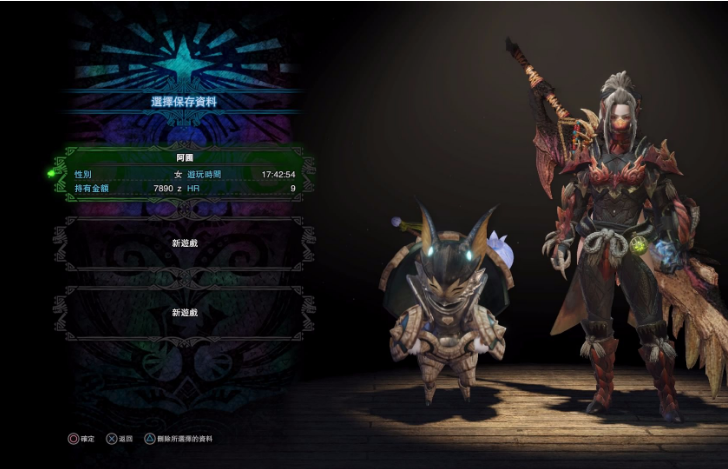The height and width of the screenshot is (469, 728).
Task: Select the 阿圖 save file
Action: (x=184, y=173)
